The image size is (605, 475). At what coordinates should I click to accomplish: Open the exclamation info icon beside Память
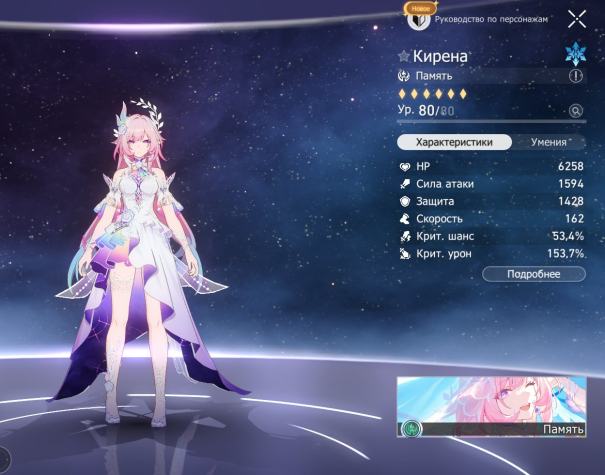pyautogui.click(x=576, y=75)
